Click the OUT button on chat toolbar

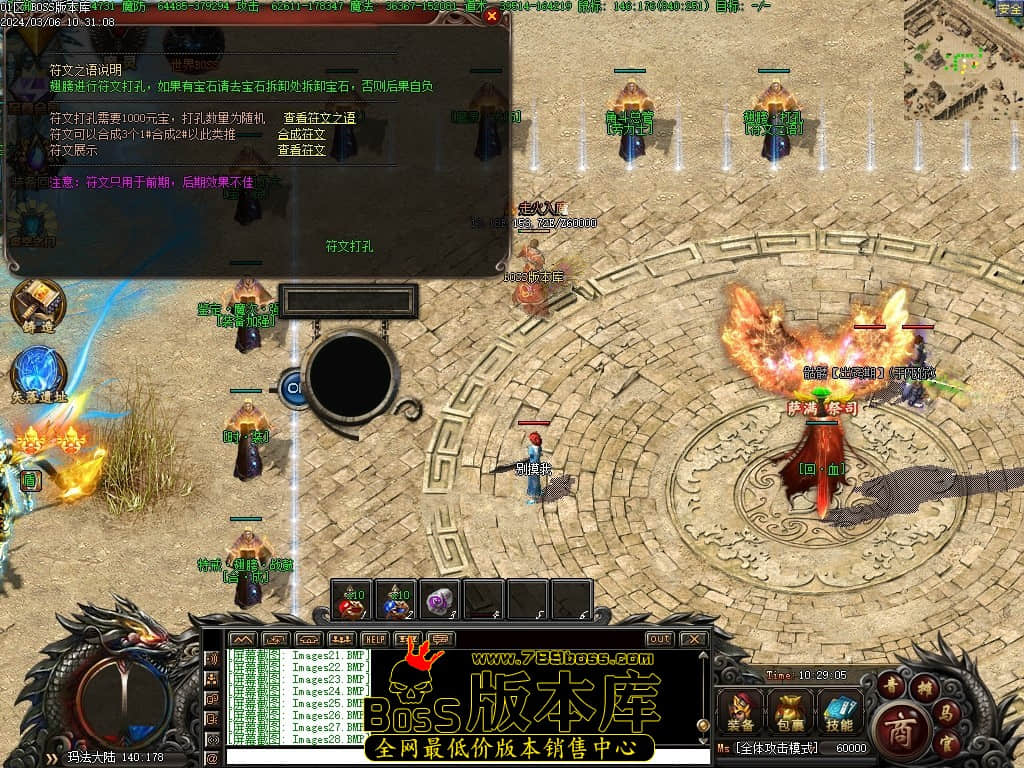coord(660,639)
